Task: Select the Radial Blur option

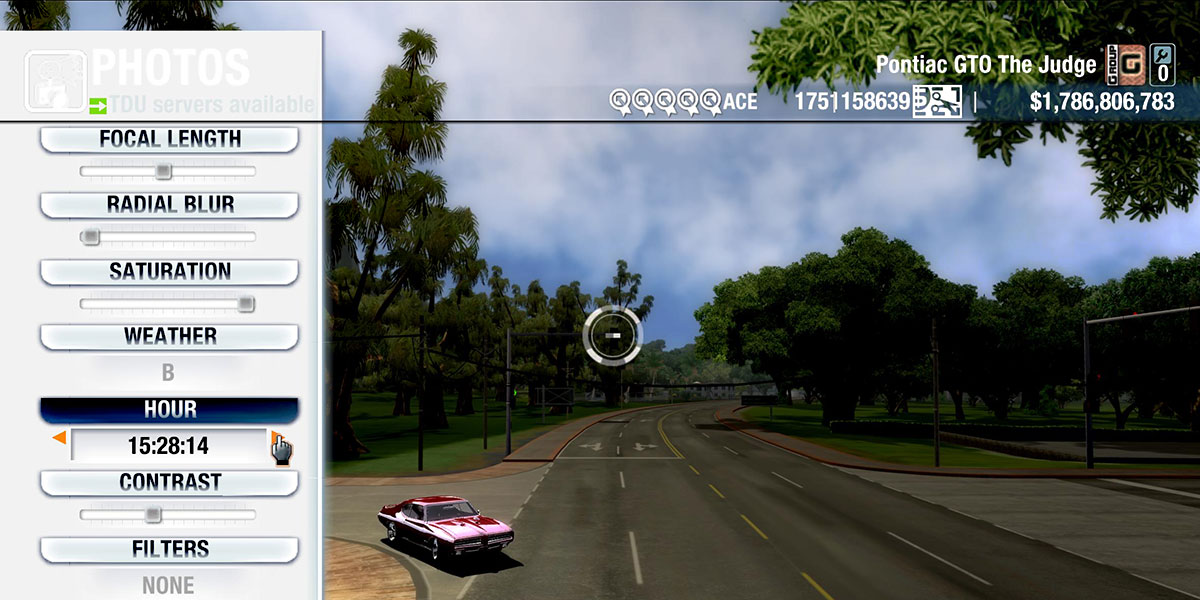Action: (169, 205)
